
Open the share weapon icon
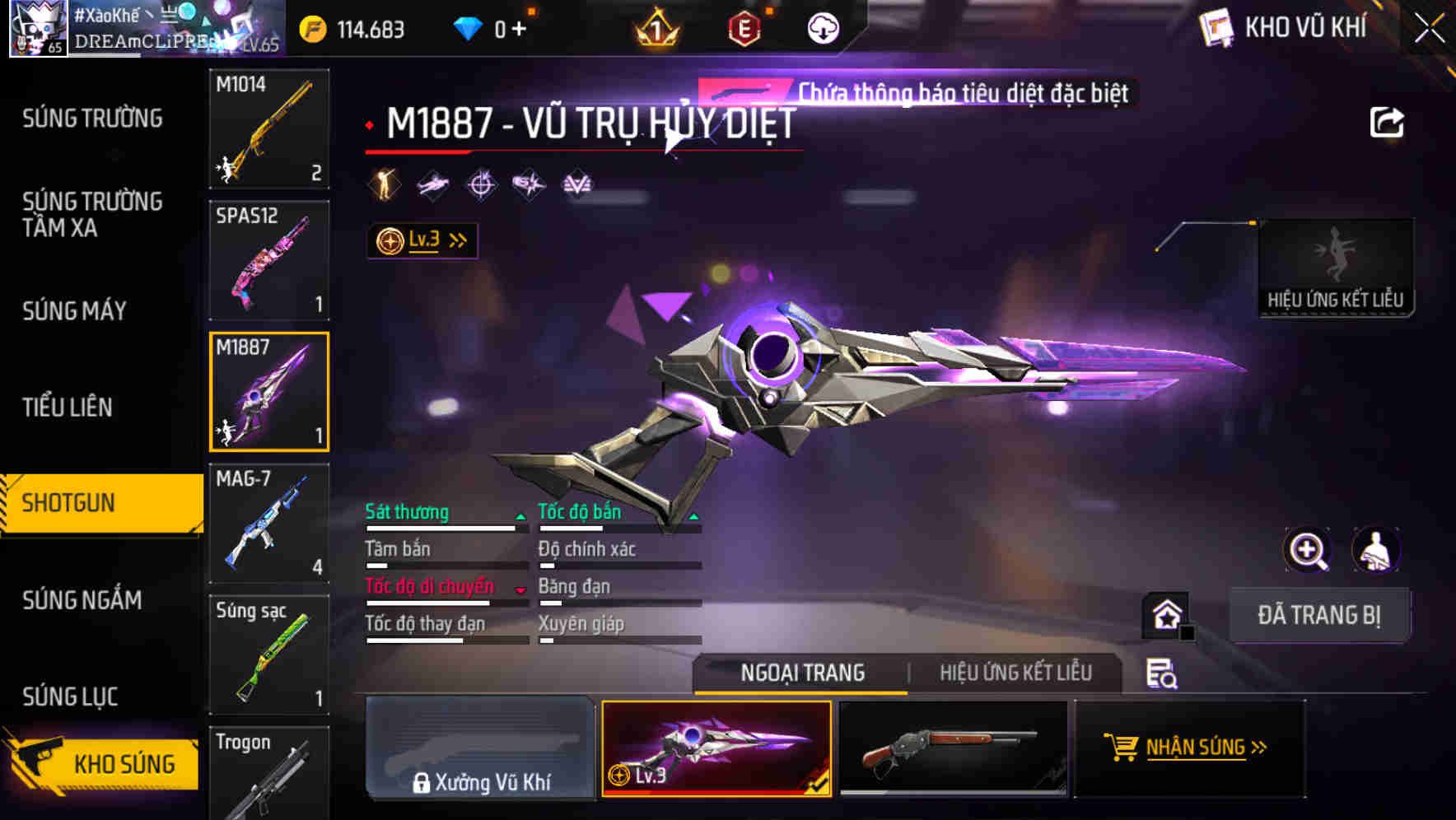(x=1388, y=120)
